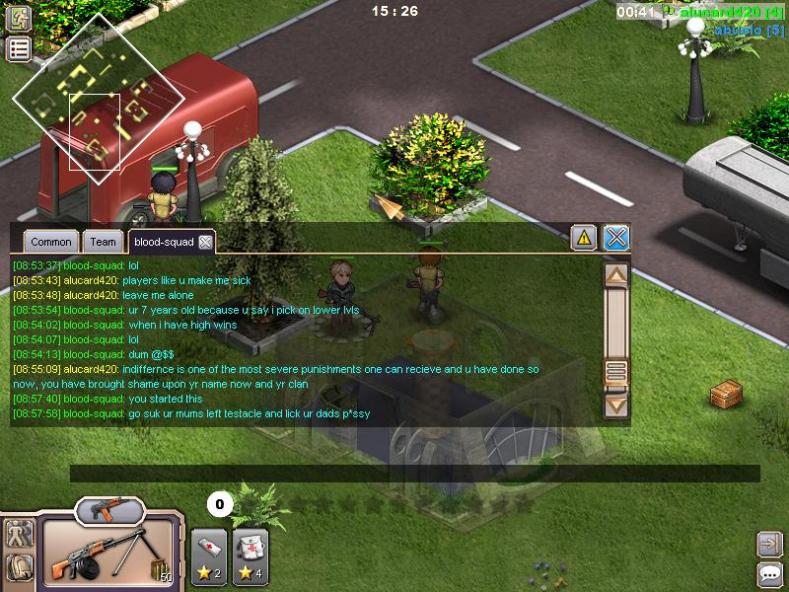Switch to the Common chat tab
The image size is (789, 592).
[x=51, y=242]
